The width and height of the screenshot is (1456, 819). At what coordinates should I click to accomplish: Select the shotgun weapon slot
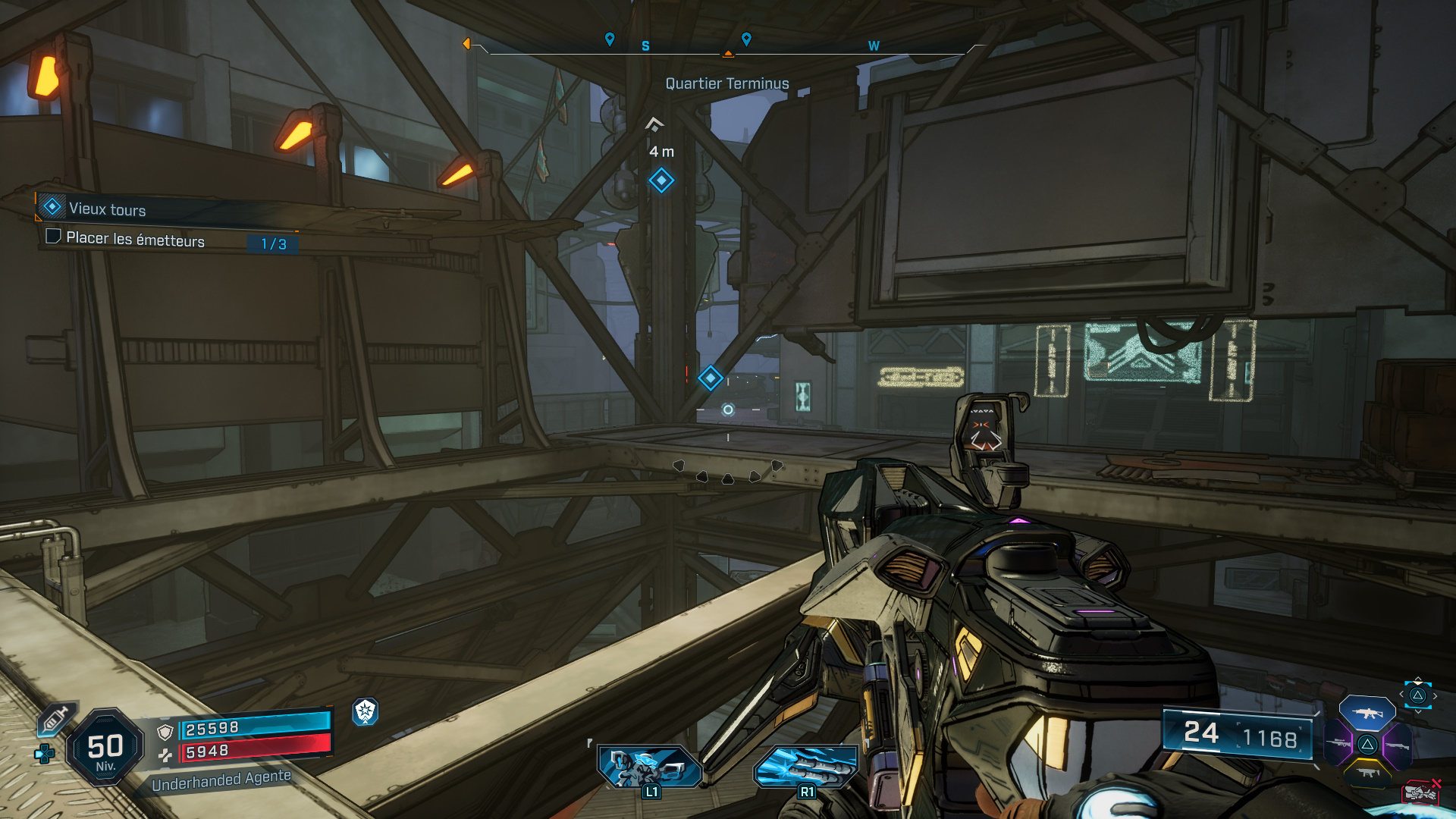tap(1397, 746)
